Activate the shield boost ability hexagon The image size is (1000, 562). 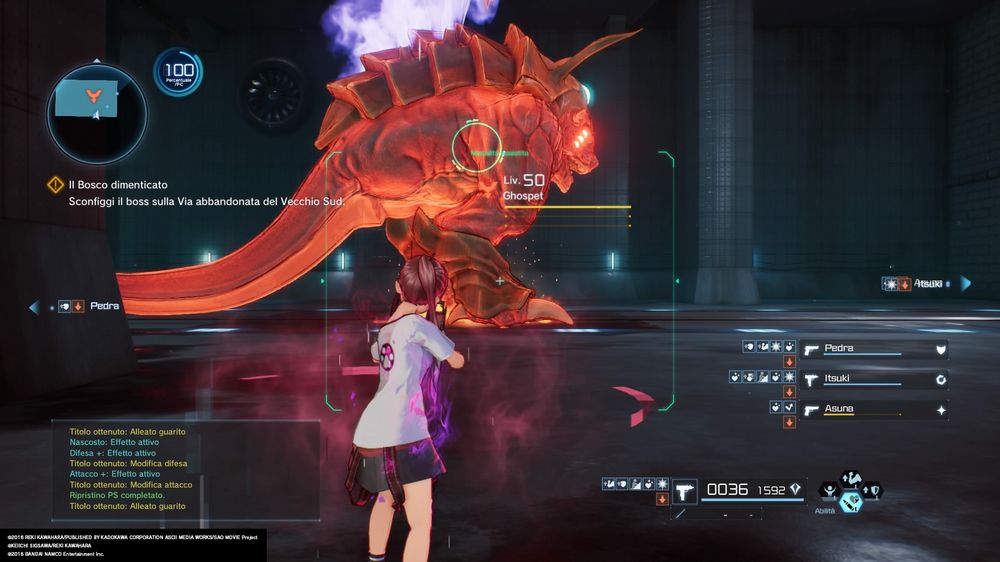pos(873,490)
